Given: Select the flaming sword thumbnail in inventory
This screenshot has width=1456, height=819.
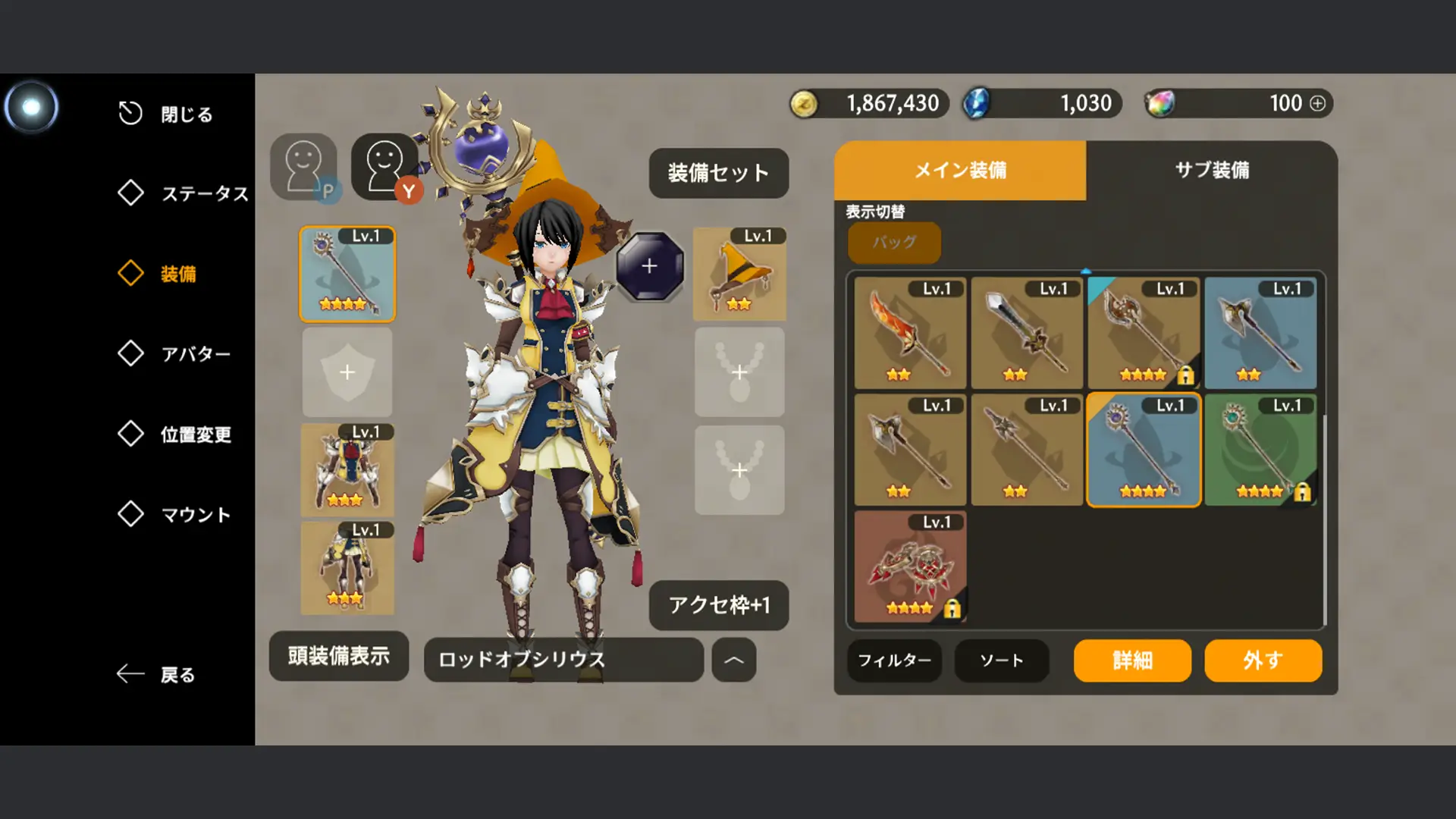Looking at the screenshot, I should tap(909, 332).
